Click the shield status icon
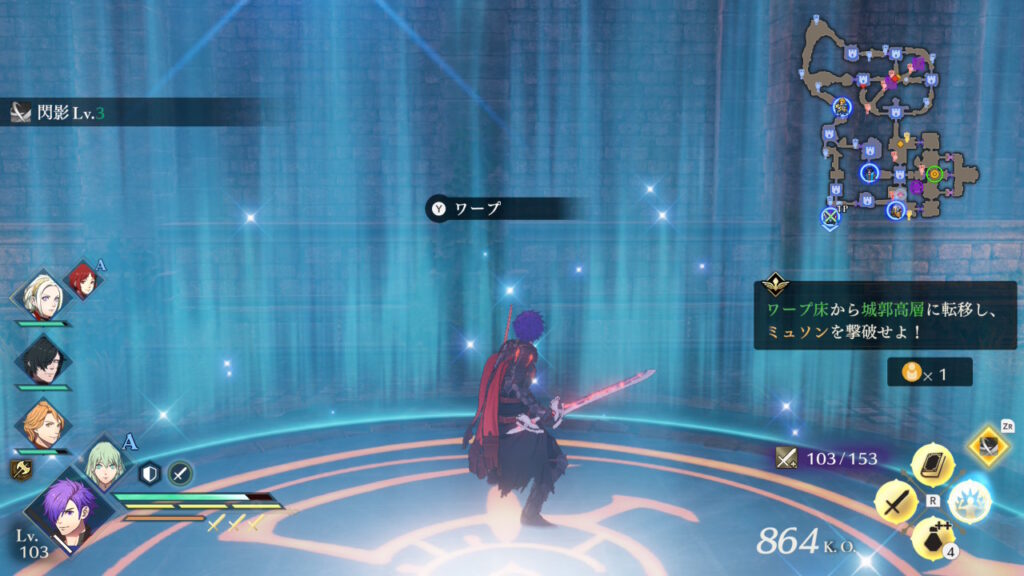Image resolution: width=1024 pixels, height=576 pixels. click(x=150, y=473)
